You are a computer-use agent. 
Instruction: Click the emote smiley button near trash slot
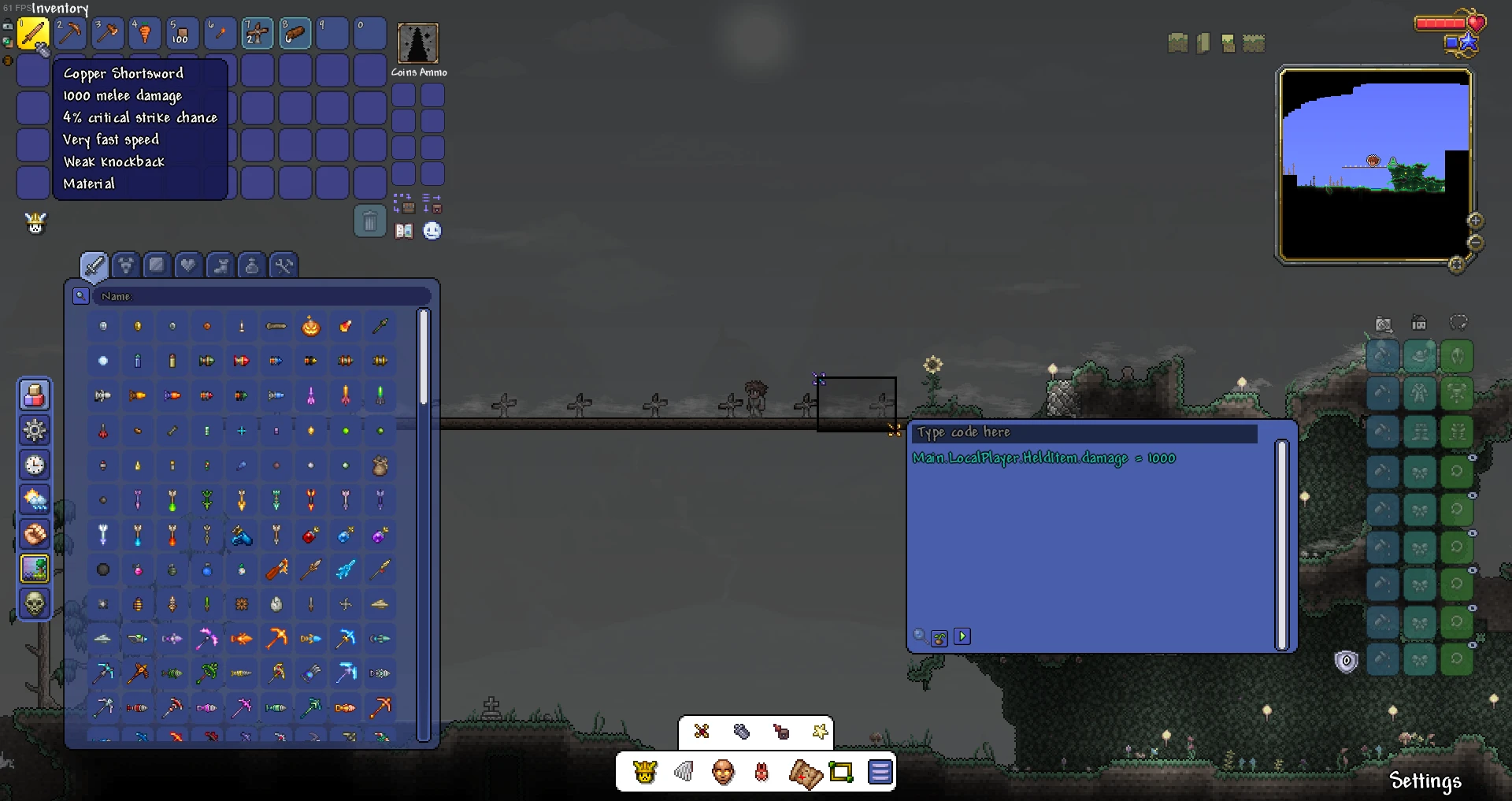point(432,231)
